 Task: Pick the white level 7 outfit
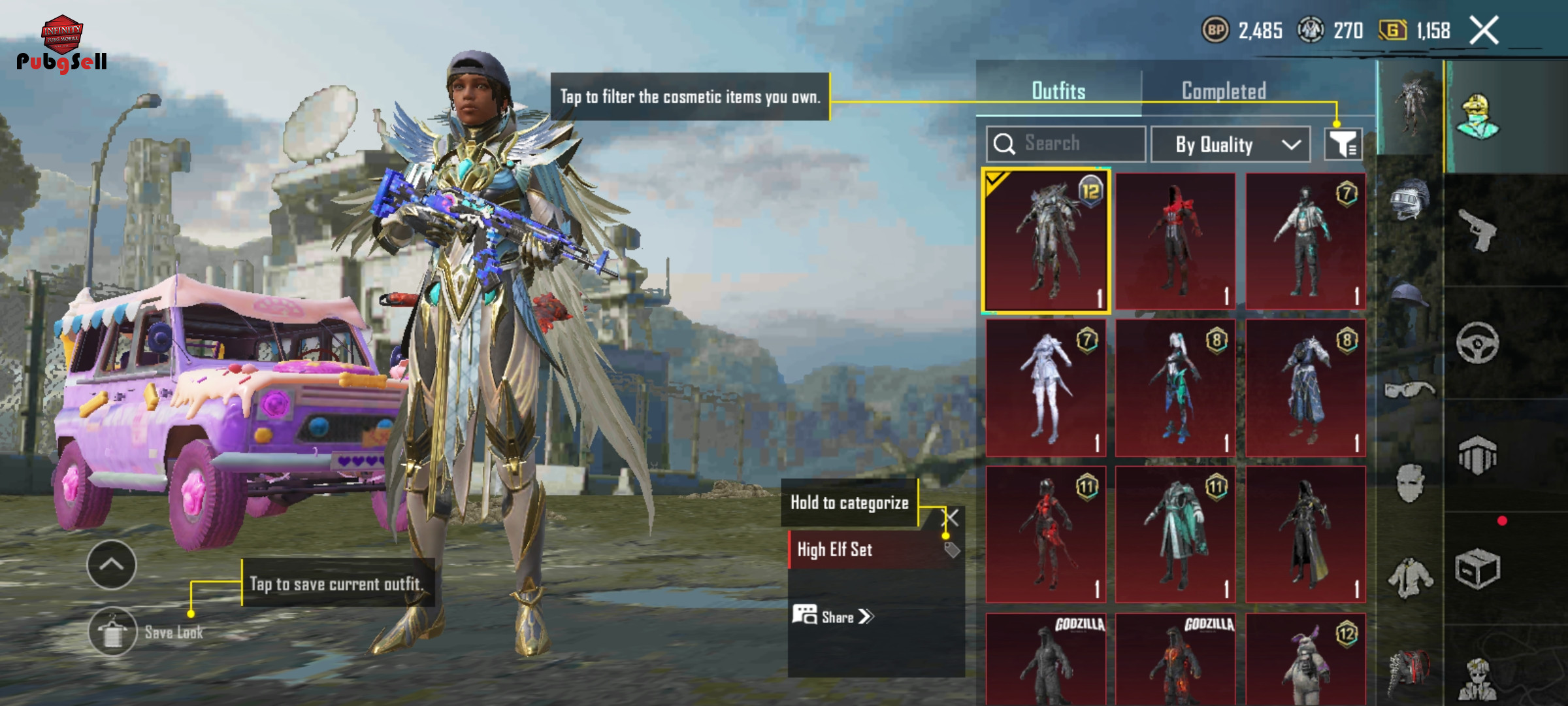pyautogui.click(x=1046, y=388)
